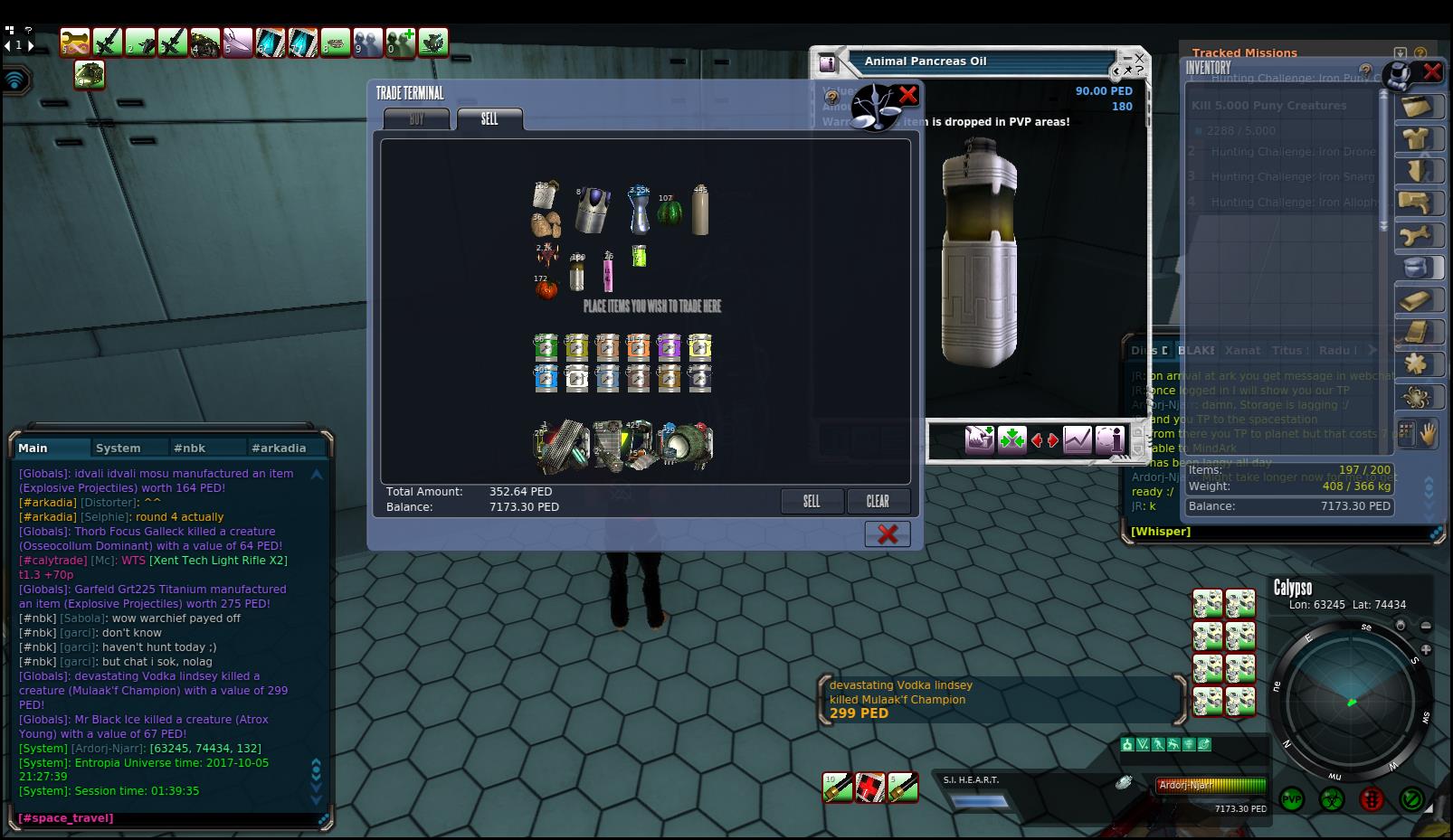Screen dimensions: 1453x840
Task: Select the purple paint can
Action: [669, 348]
